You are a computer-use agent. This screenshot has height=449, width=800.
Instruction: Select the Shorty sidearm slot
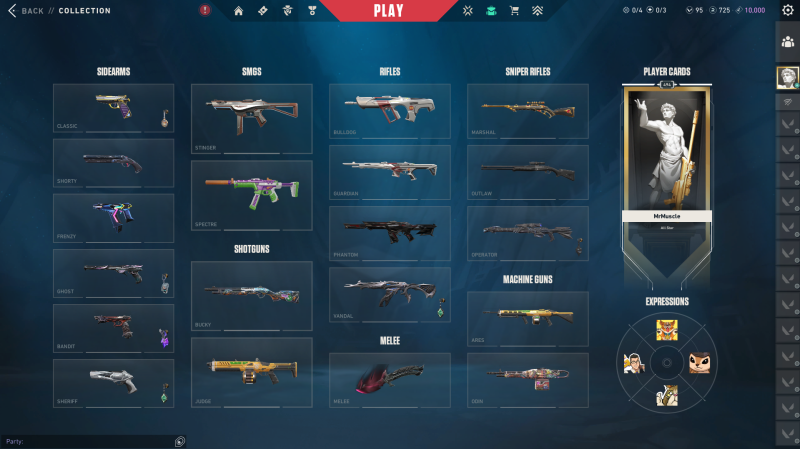[113, 163]
